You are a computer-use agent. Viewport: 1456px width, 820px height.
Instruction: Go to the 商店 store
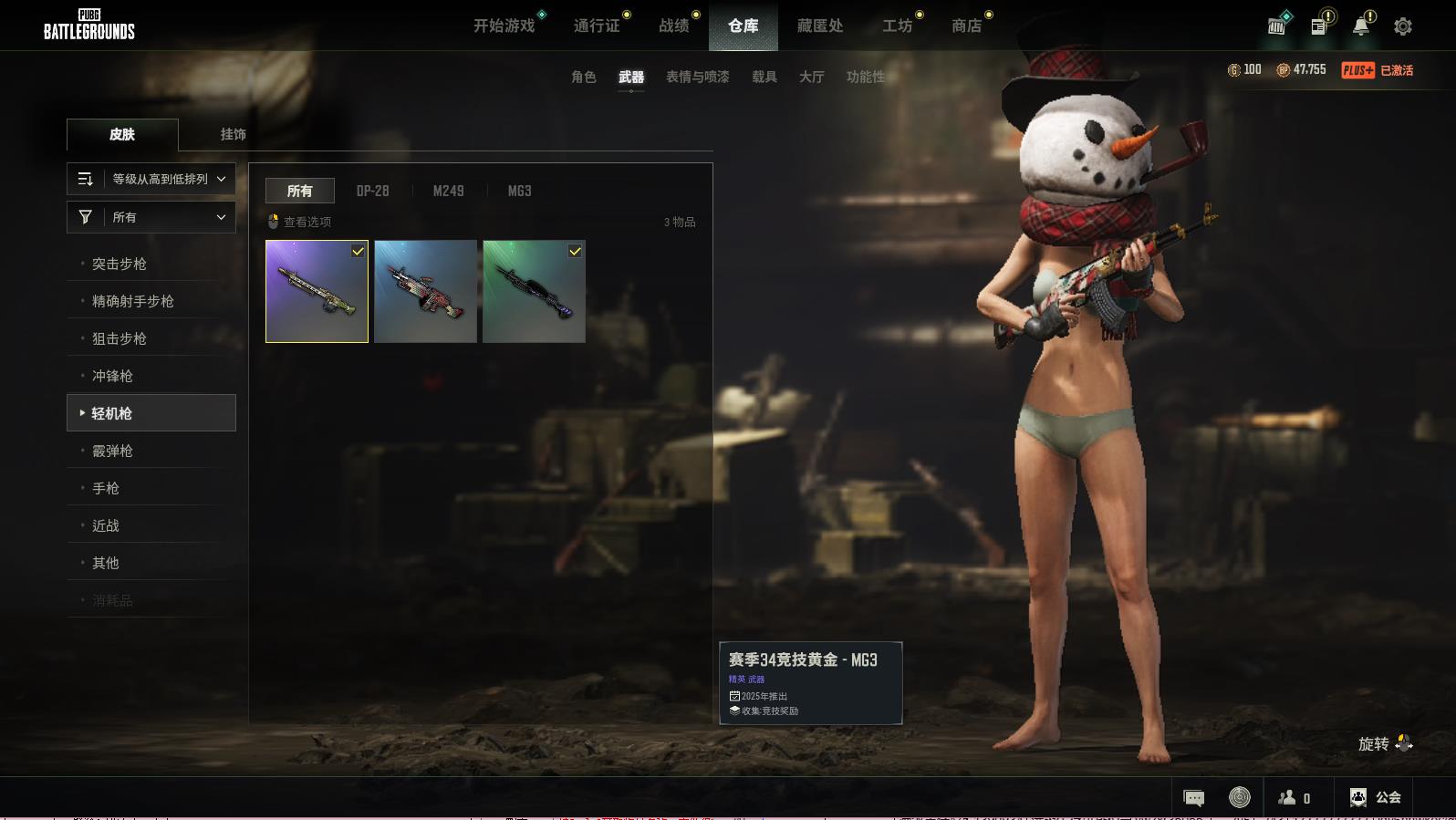[966, 26]
